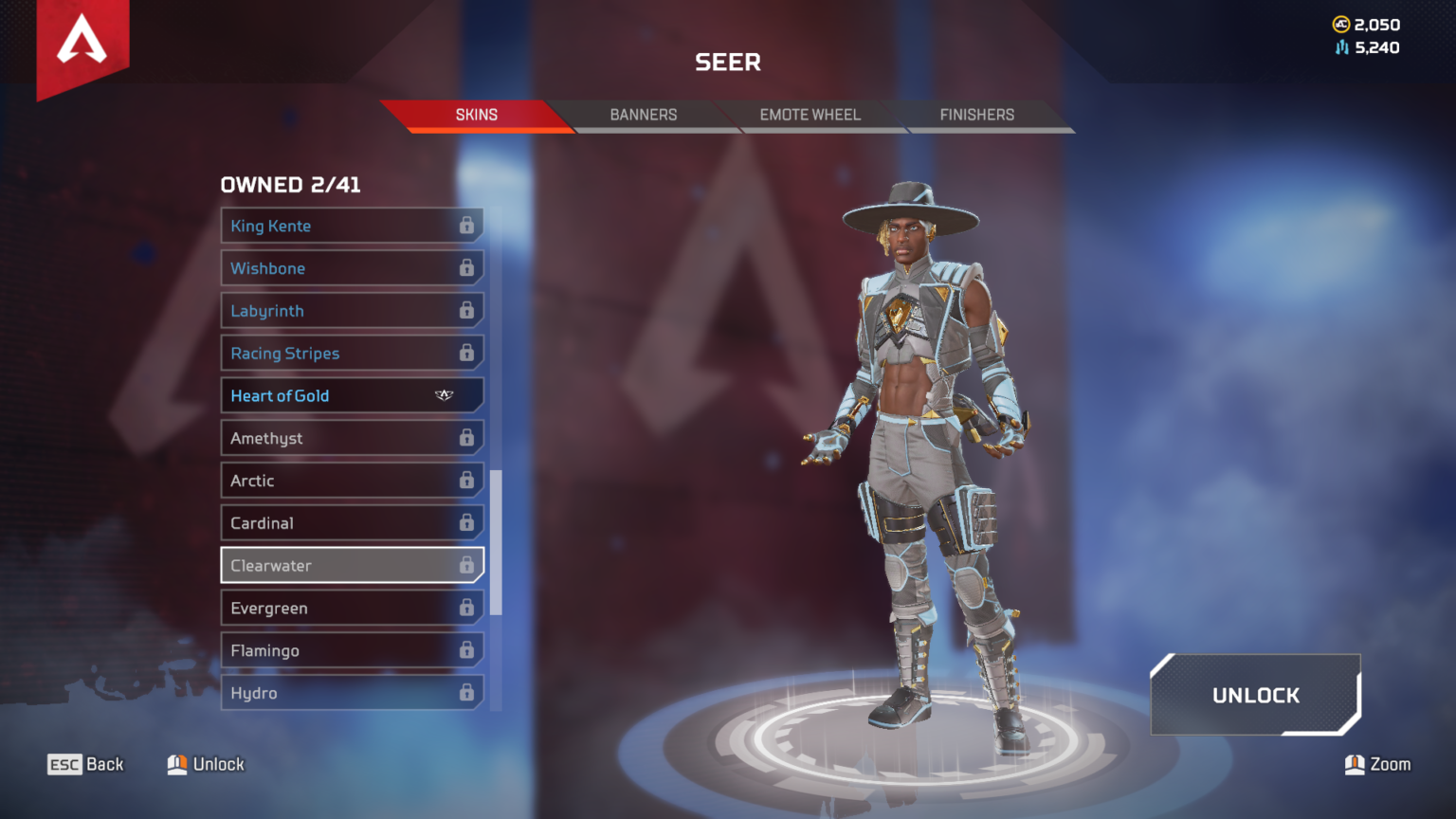Click the lock icon on King Kente skin
The height and width of the screenshot is (819, 1456).
tap(467, 226)
